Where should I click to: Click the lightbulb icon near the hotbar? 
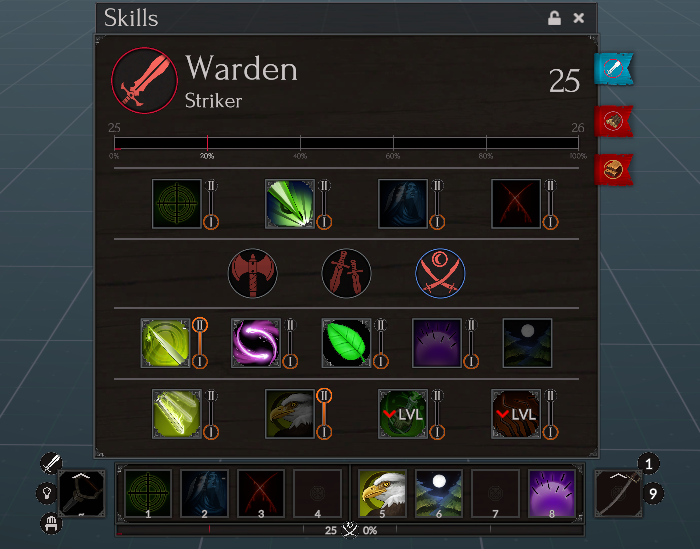point(46,493)
